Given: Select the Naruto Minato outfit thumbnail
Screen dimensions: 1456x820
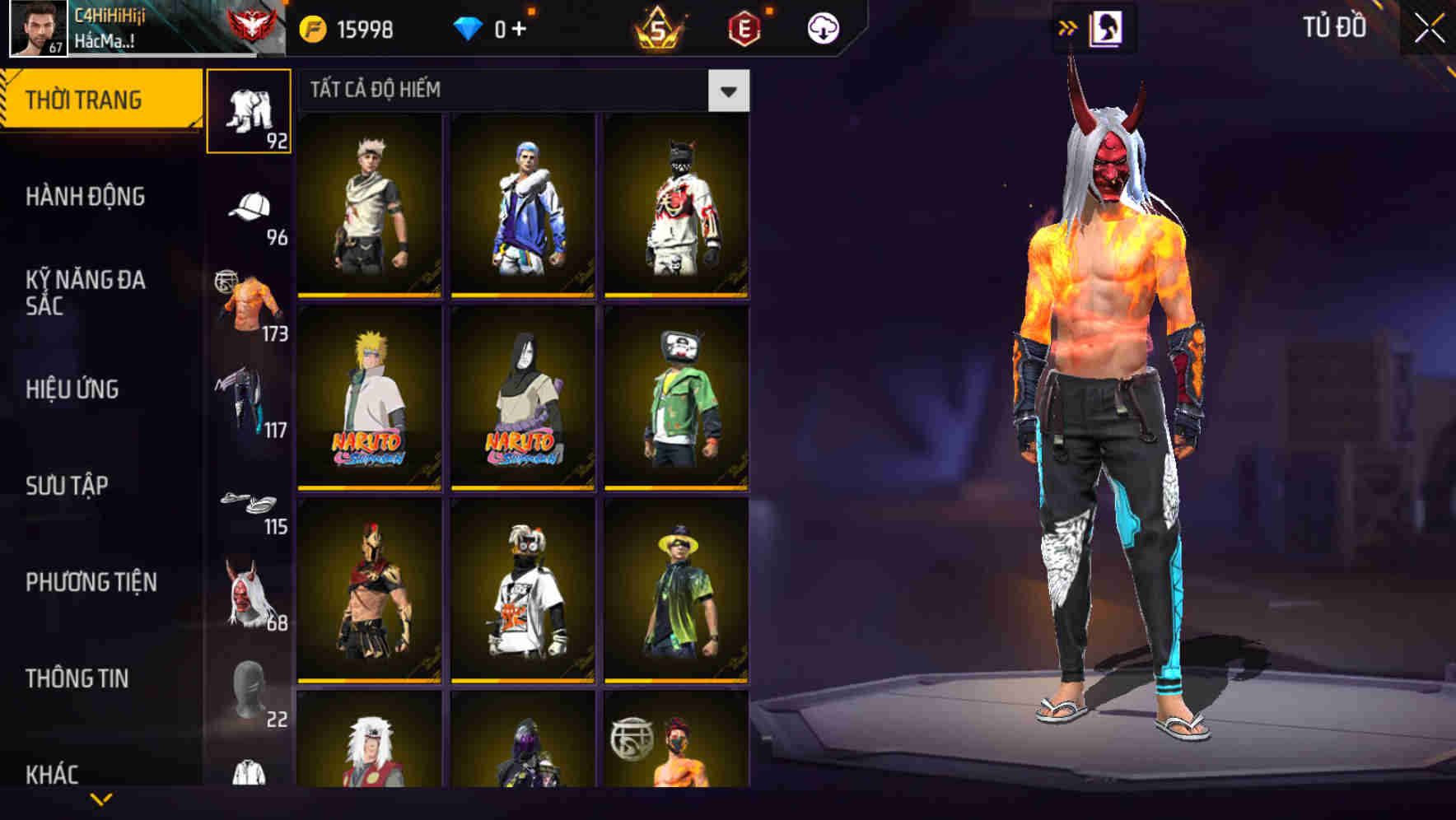Looking at the screenshot, I should [369, 398].
